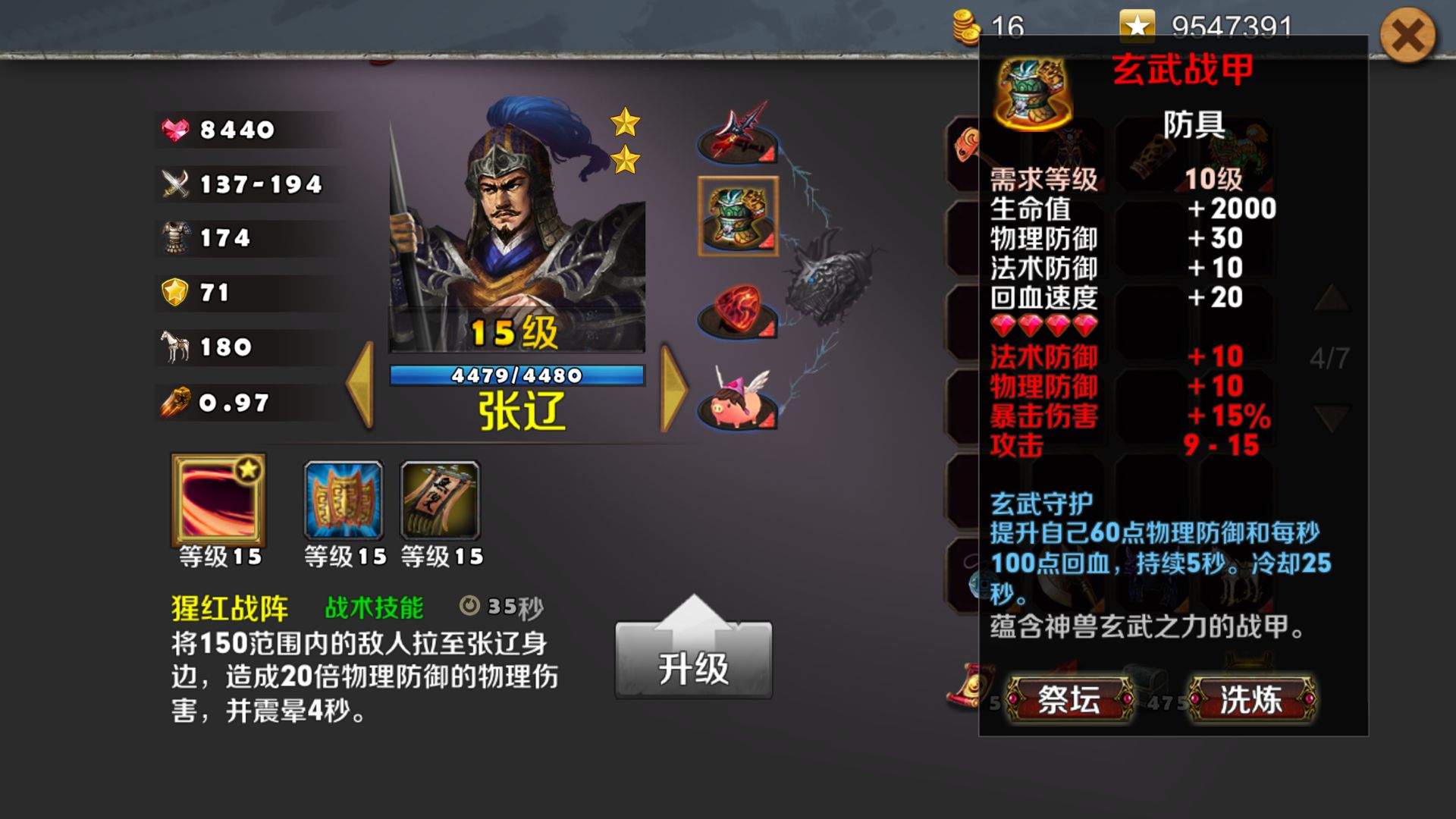Screen dimensions: 1456x819
Task: Click the heart icon next to 8440
Action: pos(173,129)
